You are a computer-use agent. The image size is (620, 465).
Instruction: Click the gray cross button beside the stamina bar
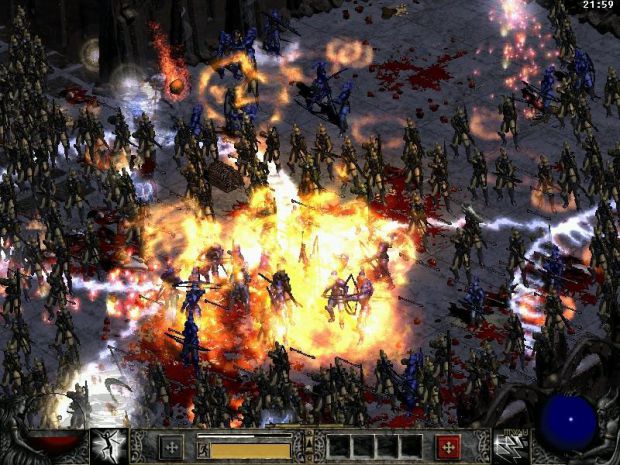pyautogui.click(x=171, y=446)
